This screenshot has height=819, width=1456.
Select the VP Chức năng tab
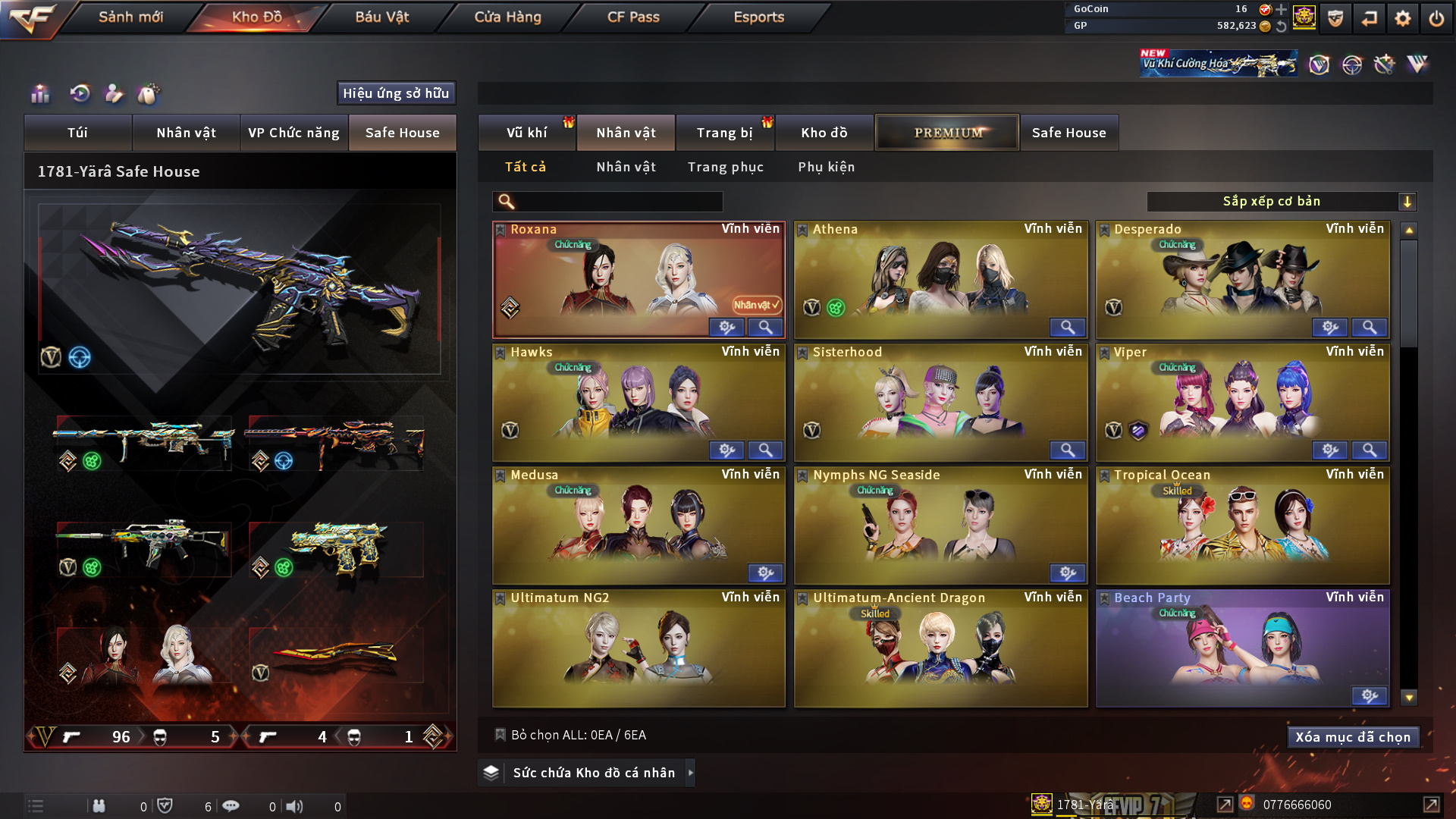pos(293,133)
